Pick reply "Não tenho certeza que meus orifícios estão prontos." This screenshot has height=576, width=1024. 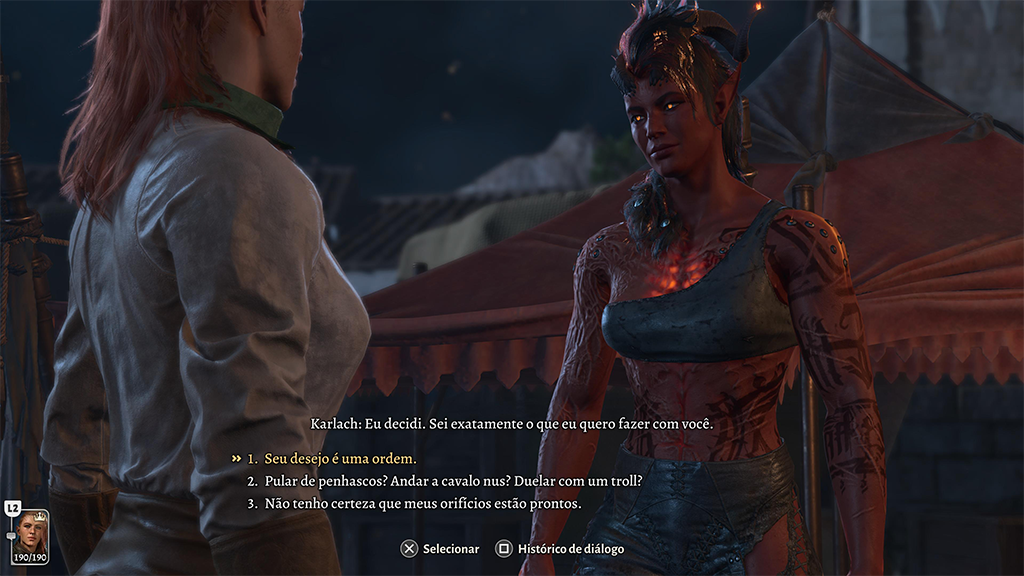tap(422, 503)
